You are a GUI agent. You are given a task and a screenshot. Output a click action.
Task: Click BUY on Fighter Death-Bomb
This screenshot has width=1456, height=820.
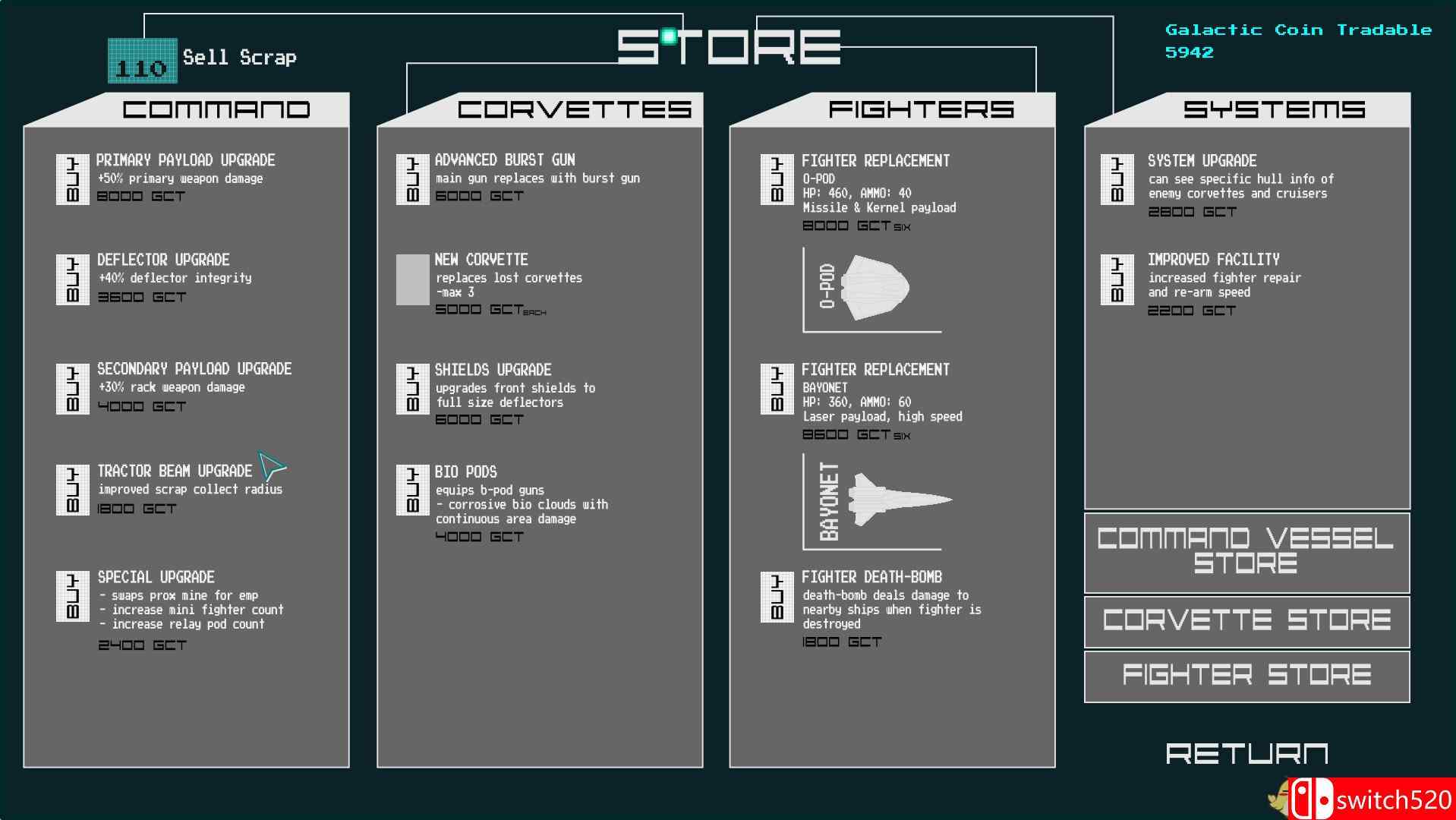coord(776,595)
